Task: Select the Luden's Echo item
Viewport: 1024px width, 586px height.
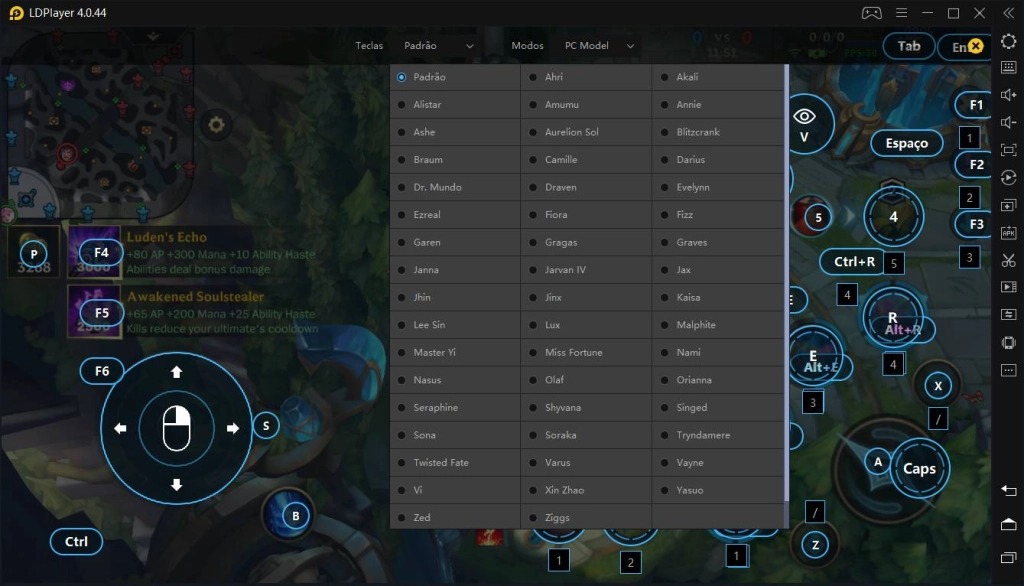Action: [x=166, y=238]
